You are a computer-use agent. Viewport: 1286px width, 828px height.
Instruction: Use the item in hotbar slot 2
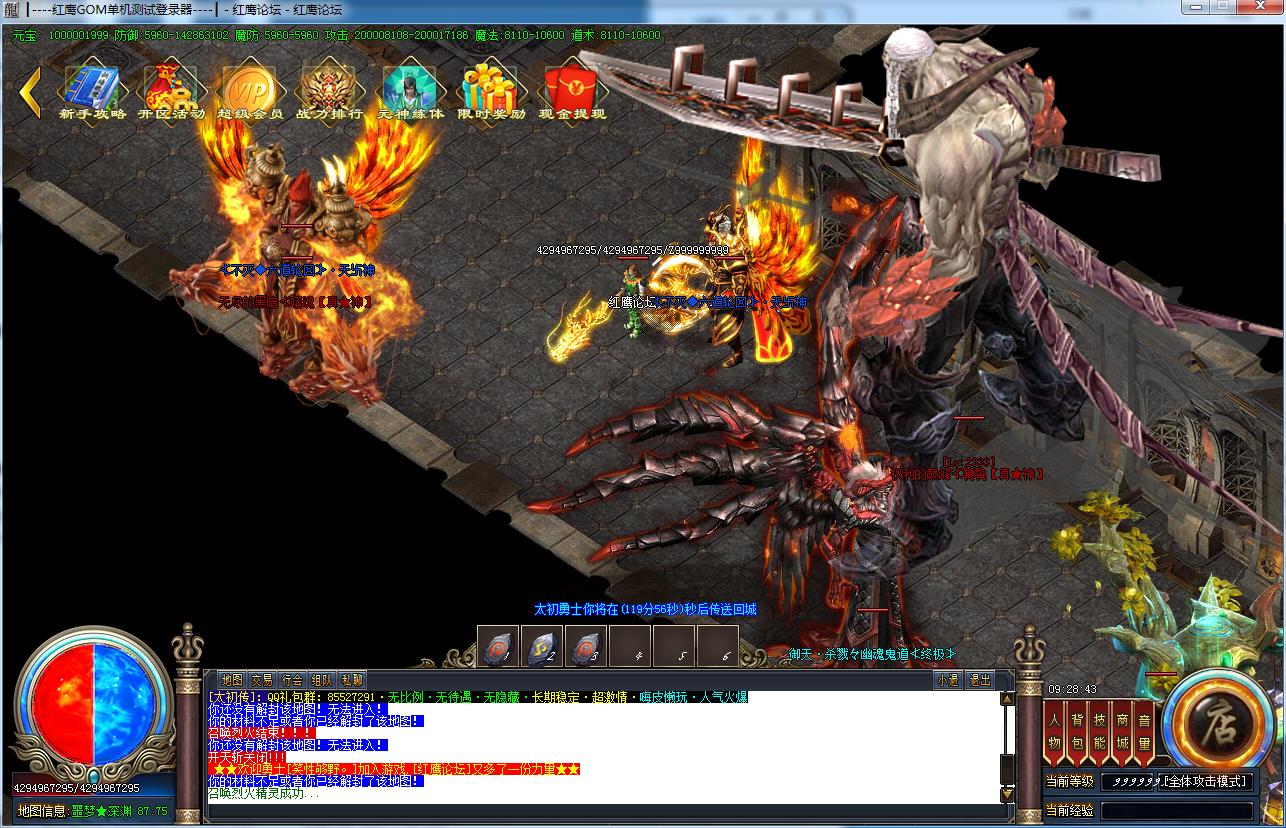[x=542, y=647]
